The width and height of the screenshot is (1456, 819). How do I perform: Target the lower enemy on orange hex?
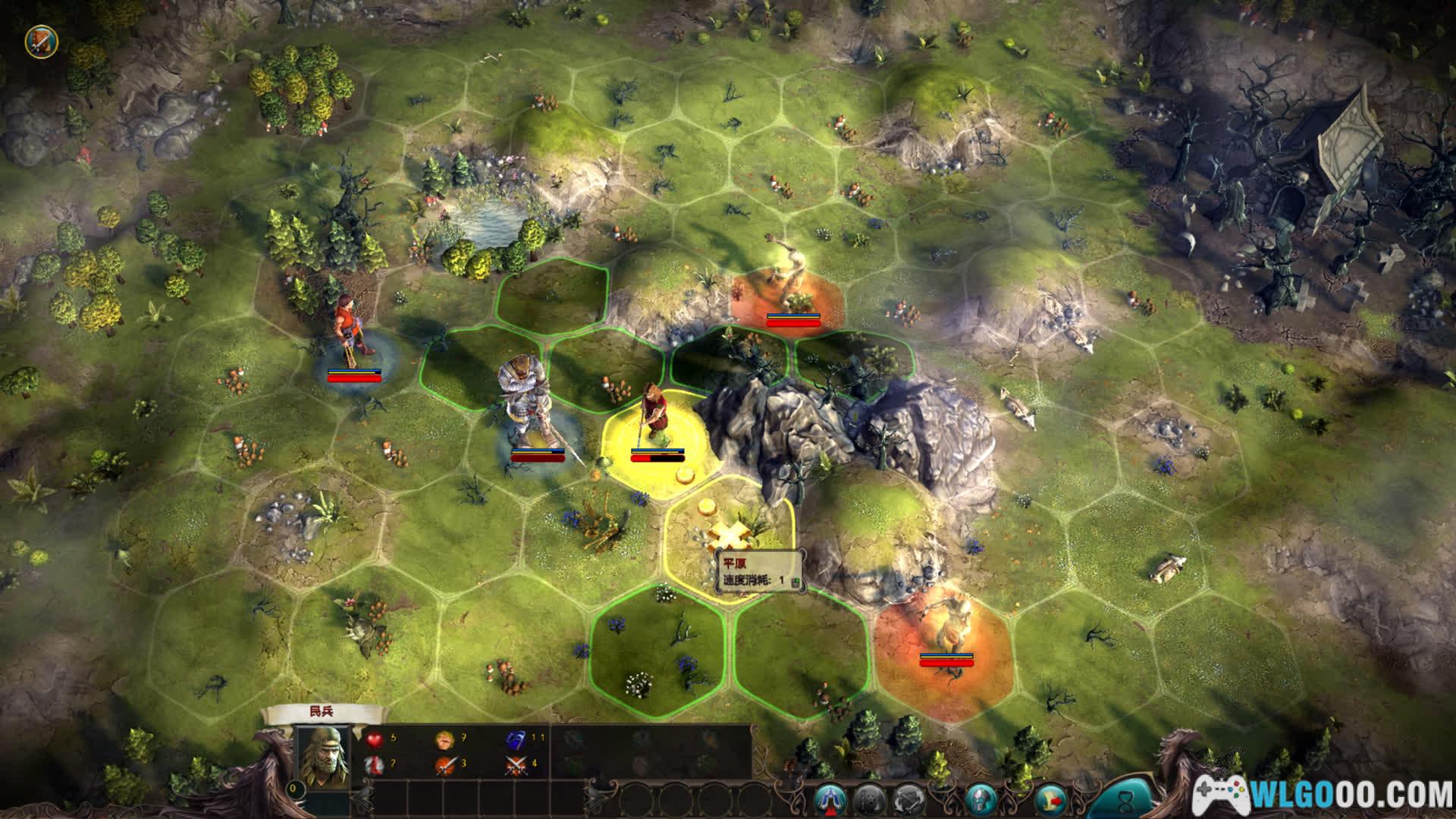tap(944, 633)
